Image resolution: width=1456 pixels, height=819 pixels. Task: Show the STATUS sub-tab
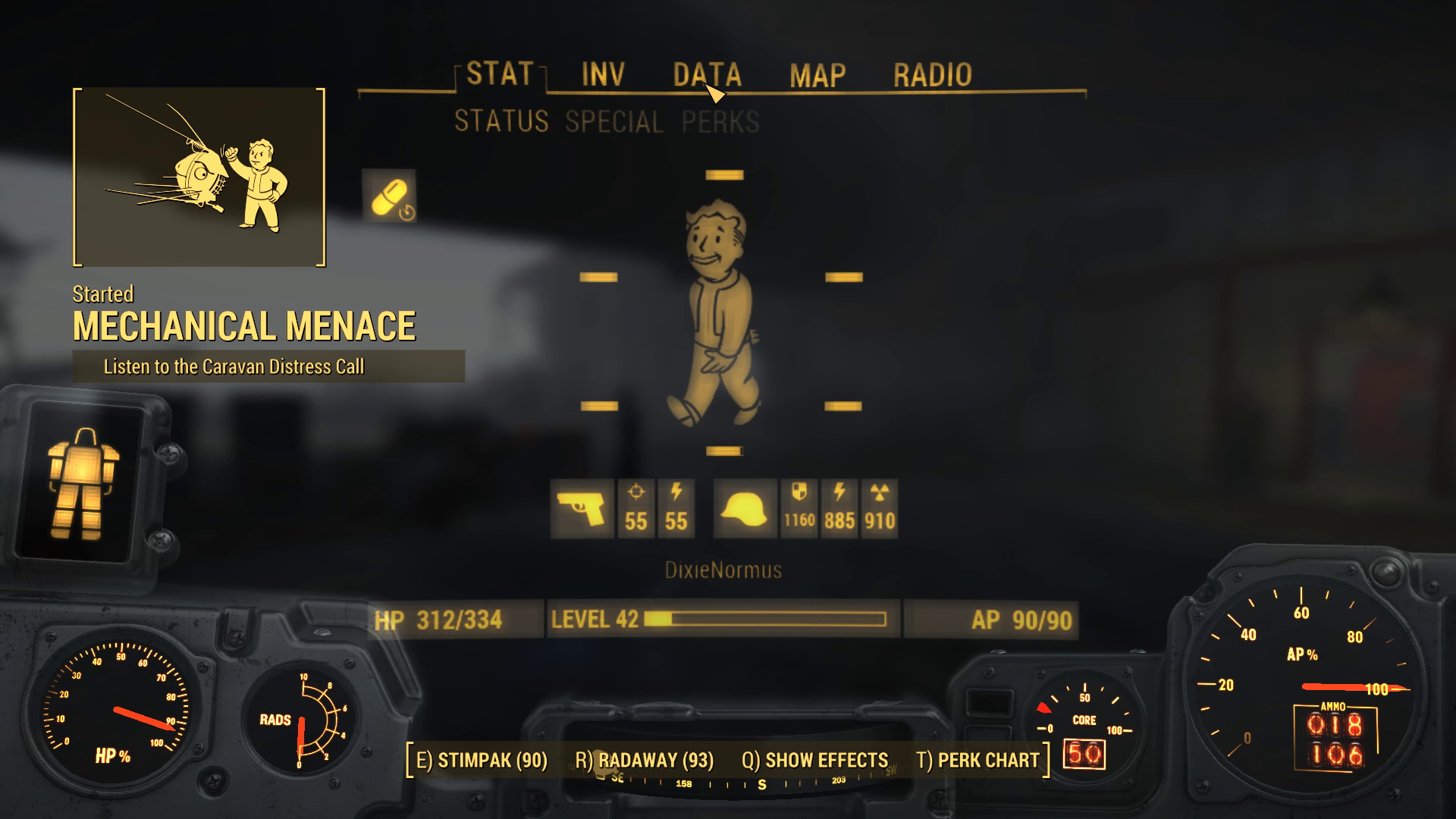tap(501, 121)
